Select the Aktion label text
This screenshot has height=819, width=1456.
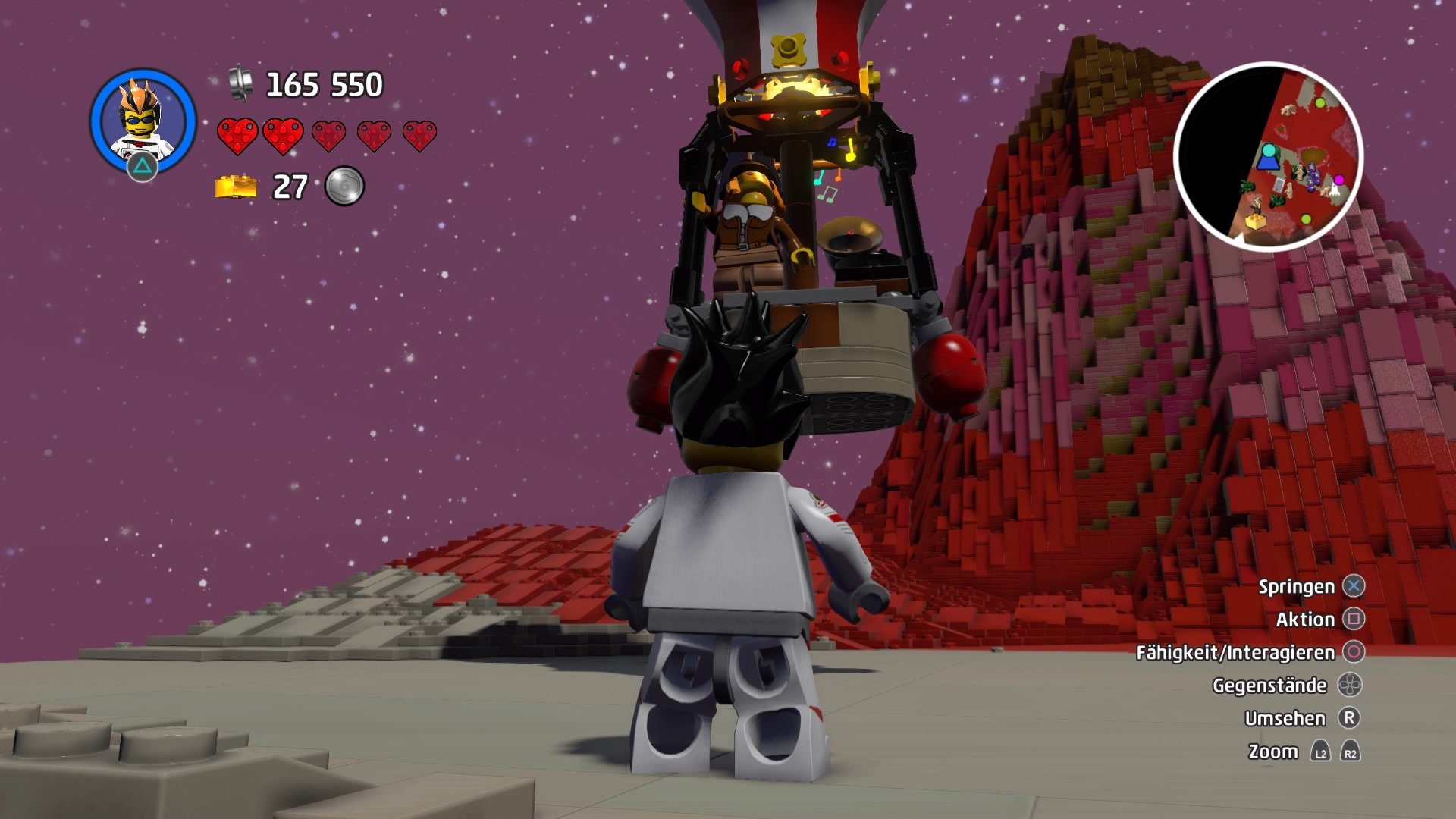(x=1305, y=620)
